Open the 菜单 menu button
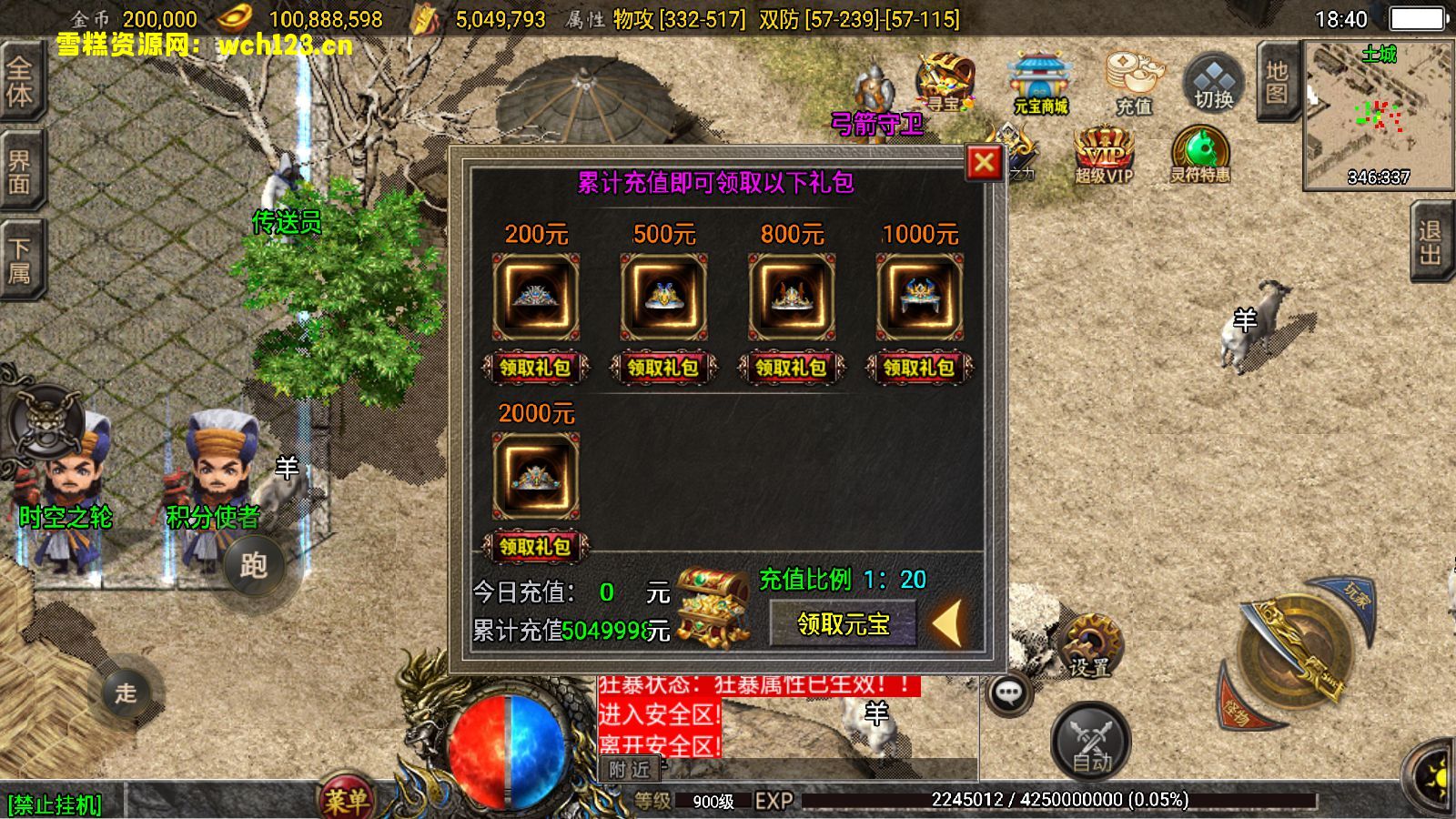The image size is (1456, 819). 347,800
